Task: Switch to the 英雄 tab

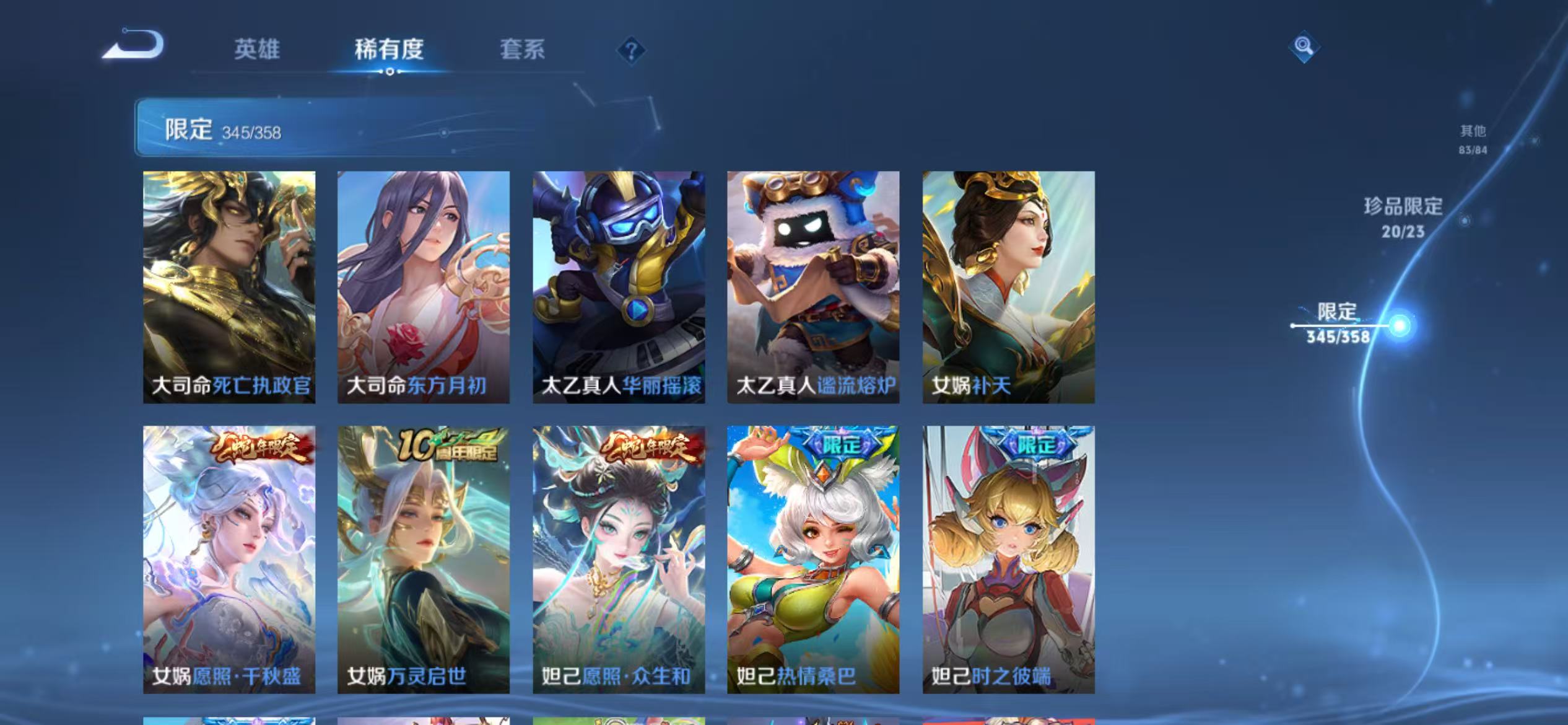Action: 258,51
